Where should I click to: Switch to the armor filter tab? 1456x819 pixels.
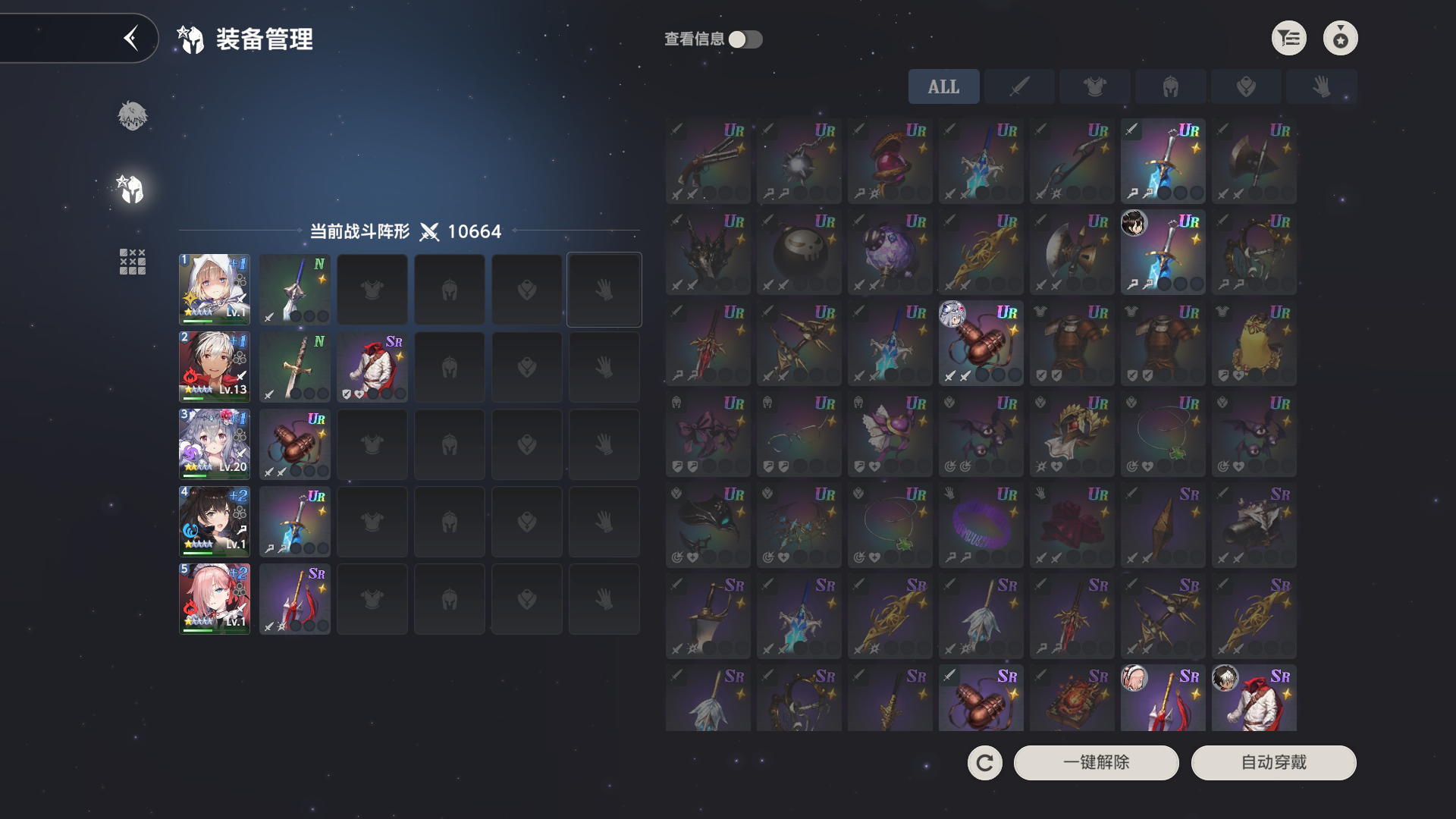click(x=1094, y=87)
